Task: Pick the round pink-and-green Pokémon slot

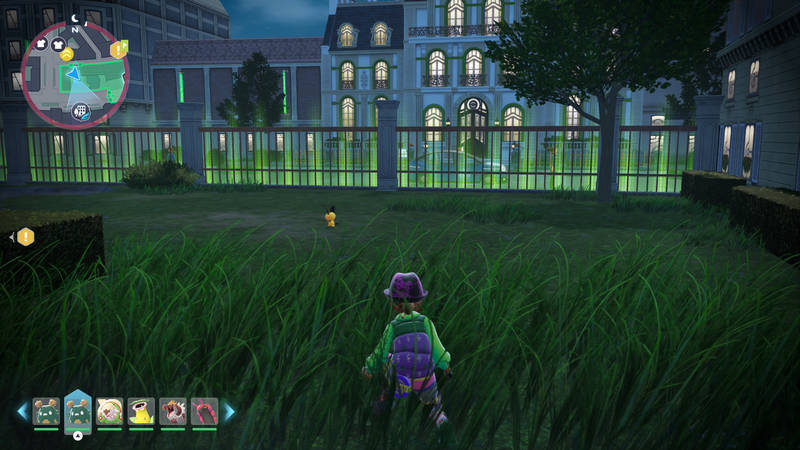Action: 110,411
